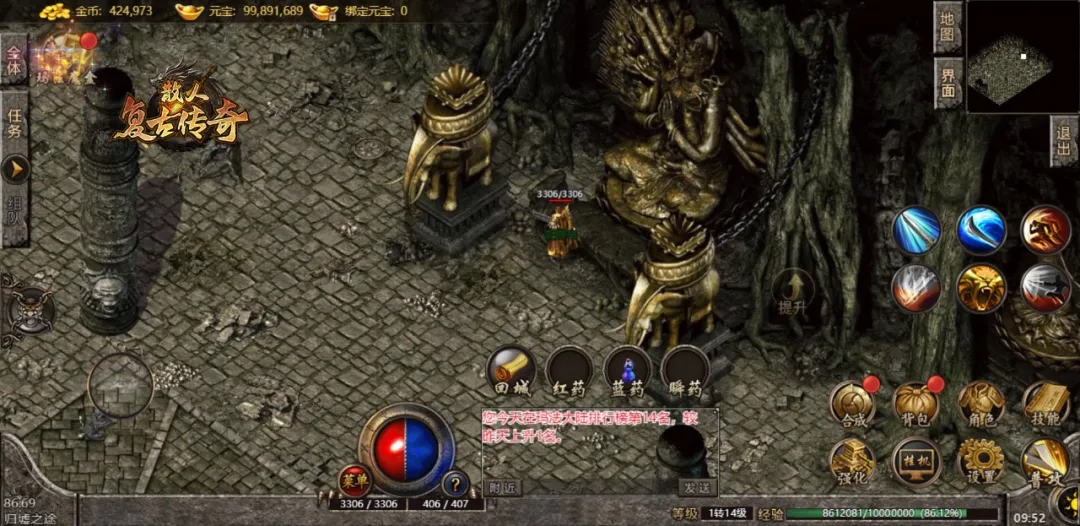Open the 地图 map button

(x=948, y=28)
